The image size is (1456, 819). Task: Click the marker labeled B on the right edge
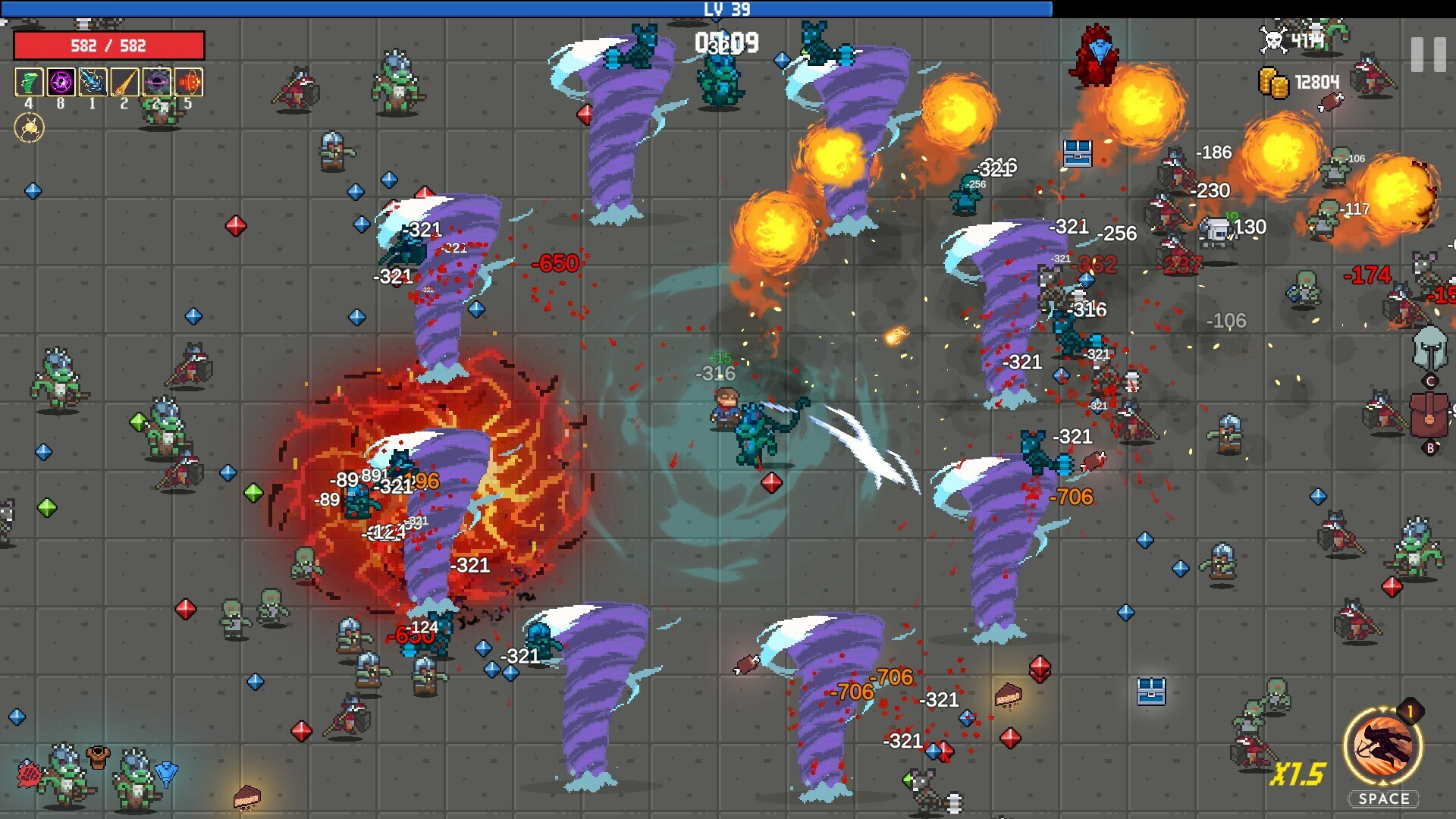(x=1430, y=447)
